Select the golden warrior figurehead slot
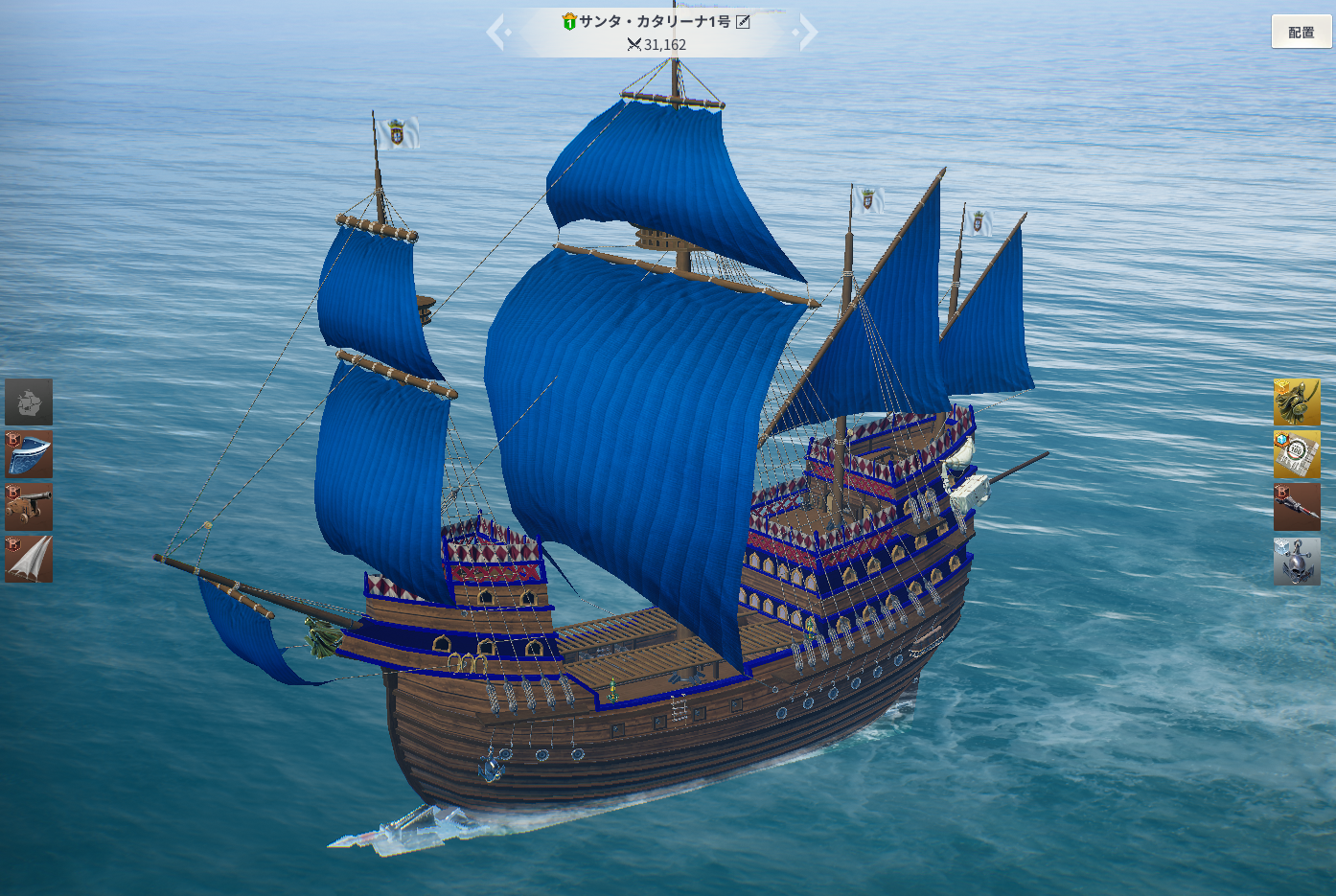This screenshot has height=896, width=1336. pos(1297,402)
